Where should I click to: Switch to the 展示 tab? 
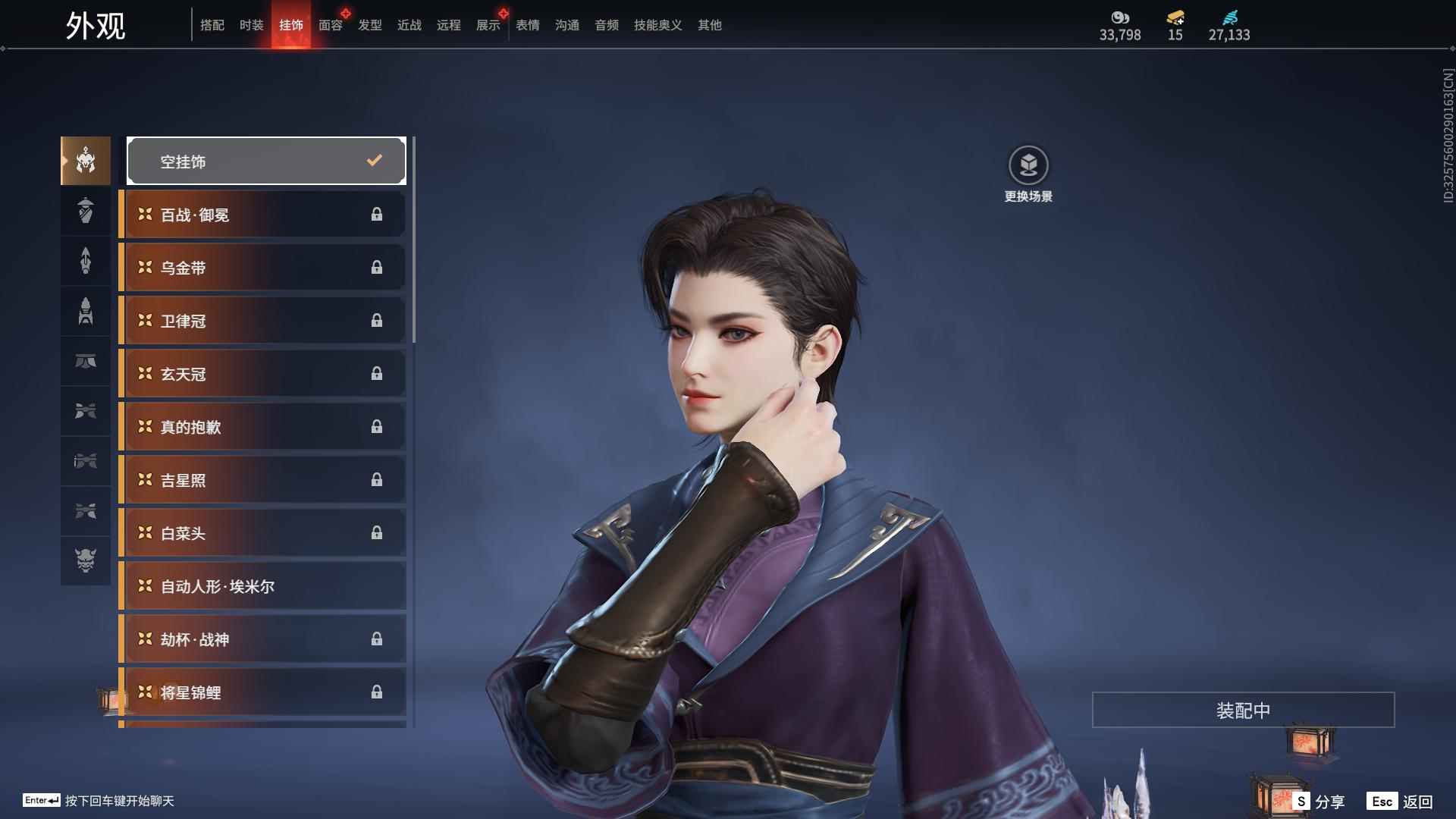coord(488,25)
